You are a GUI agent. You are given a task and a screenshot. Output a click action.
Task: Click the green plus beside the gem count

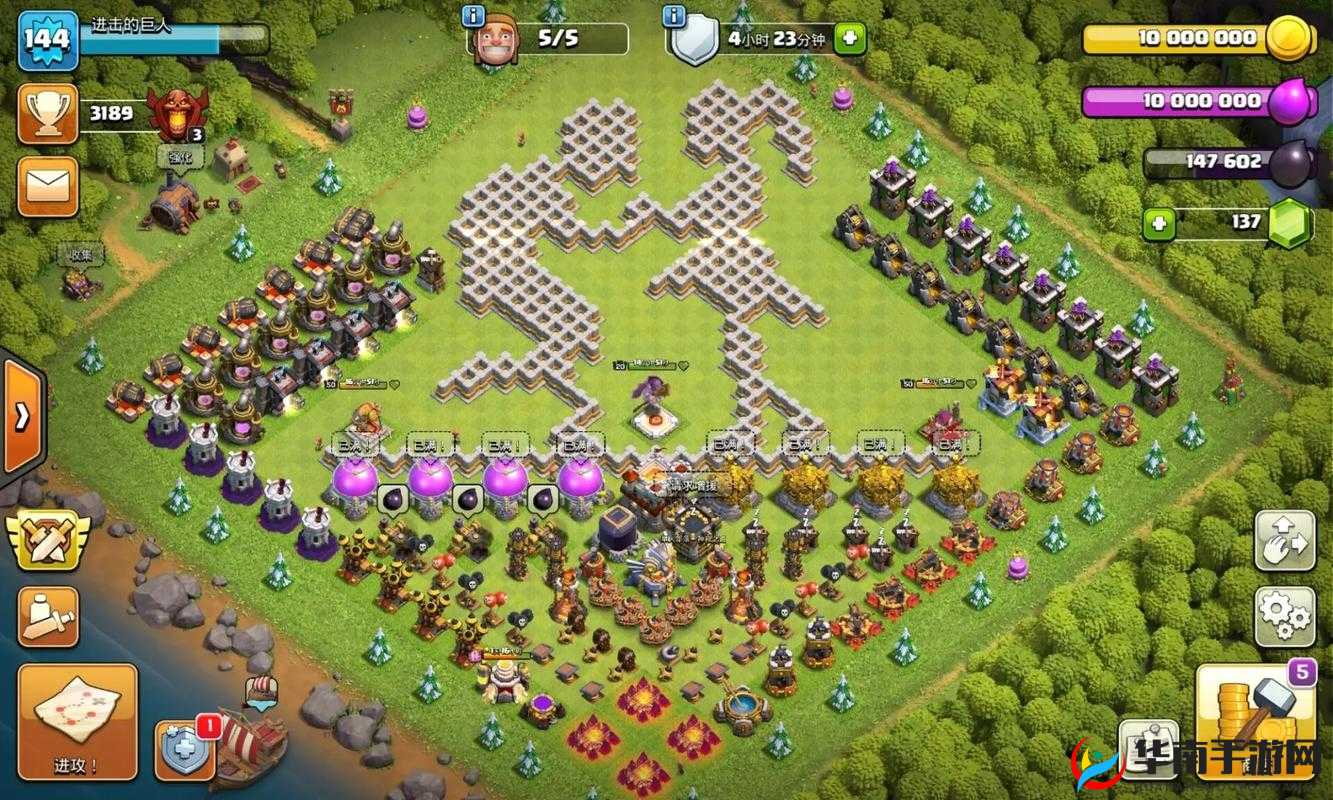(1158, 223)
